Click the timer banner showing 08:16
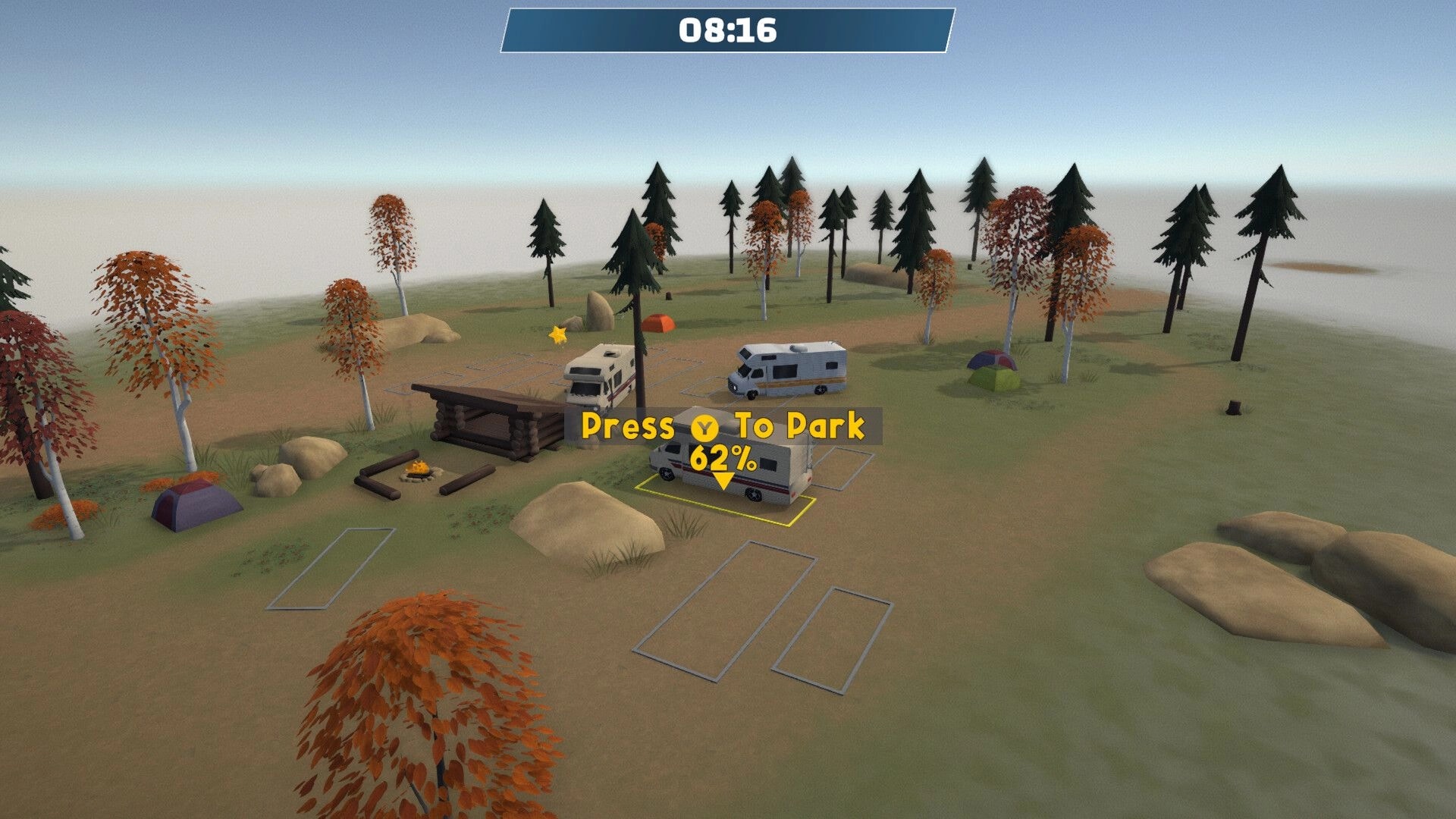 tap(726, 32)
